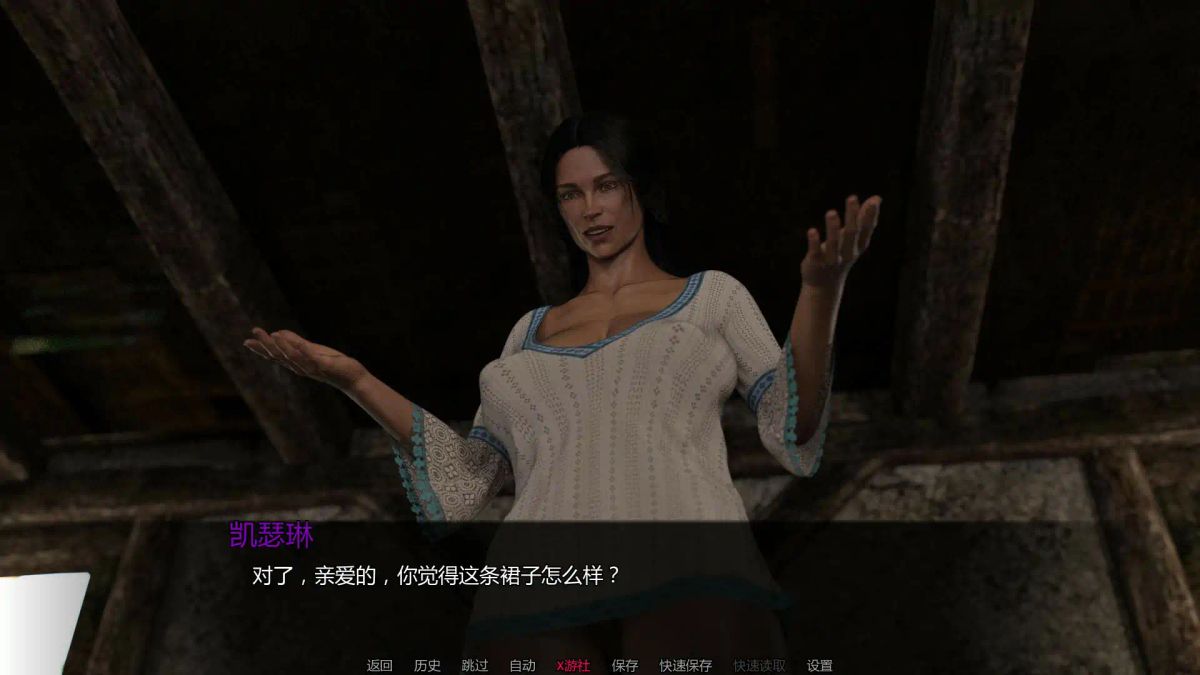This screenshot has width=1200, height=675.
Task: Click 快速保存 (Quick Save)
Action: (x=686, y=665)
